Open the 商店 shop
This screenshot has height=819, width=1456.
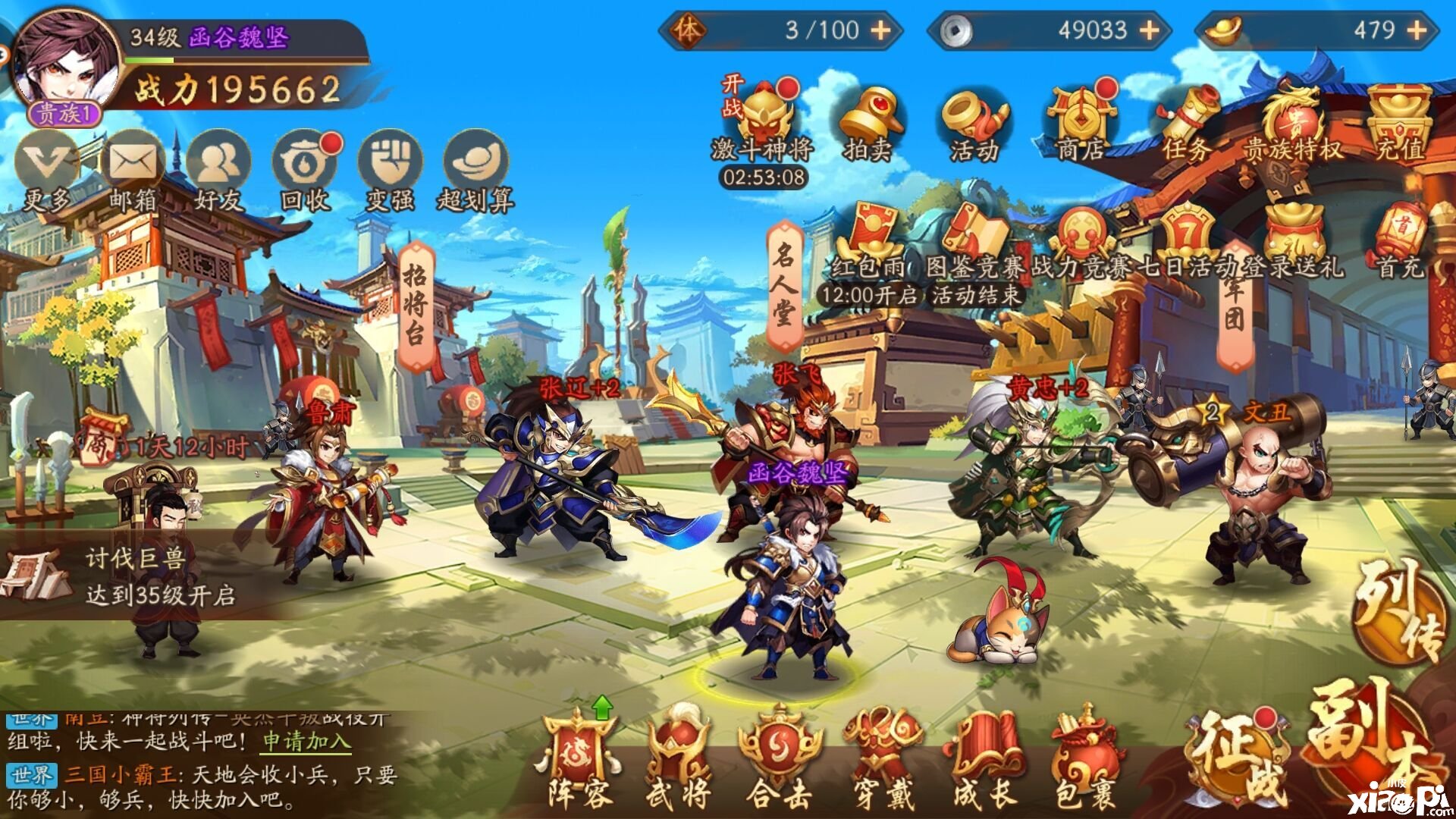coord(1080,121)
